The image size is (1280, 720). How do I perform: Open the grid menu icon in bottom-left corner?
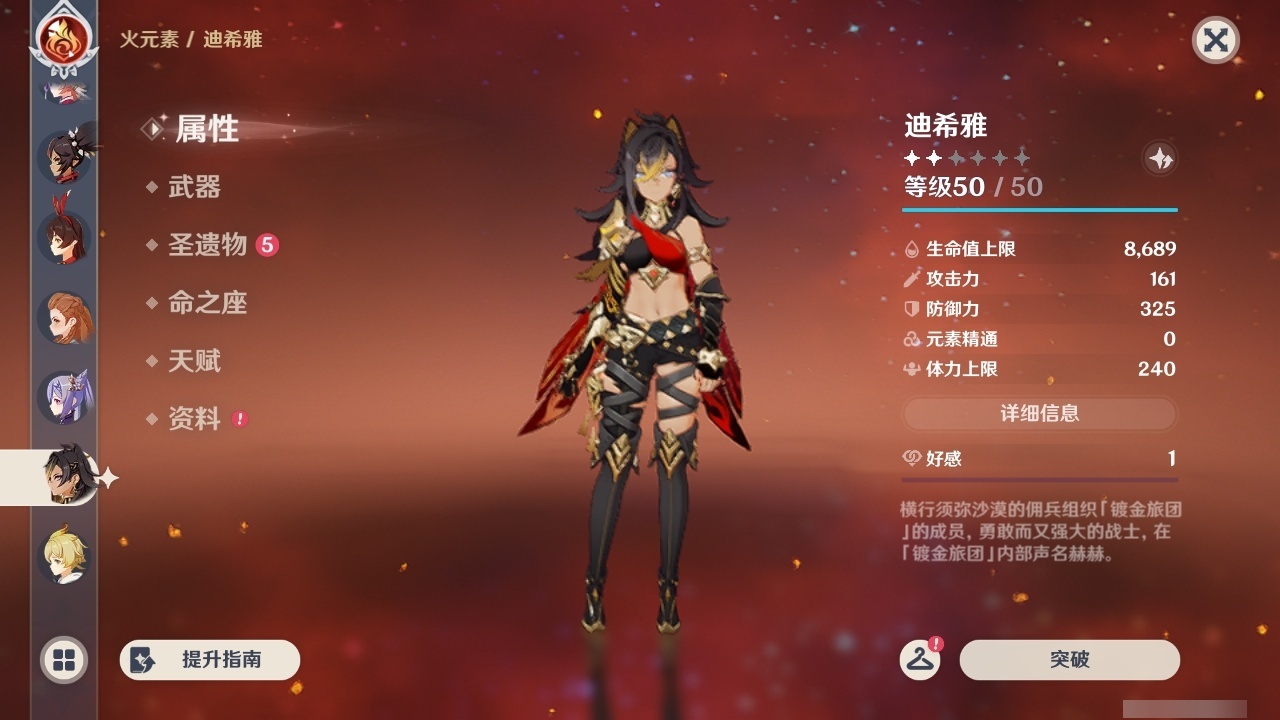pos(62,660)
